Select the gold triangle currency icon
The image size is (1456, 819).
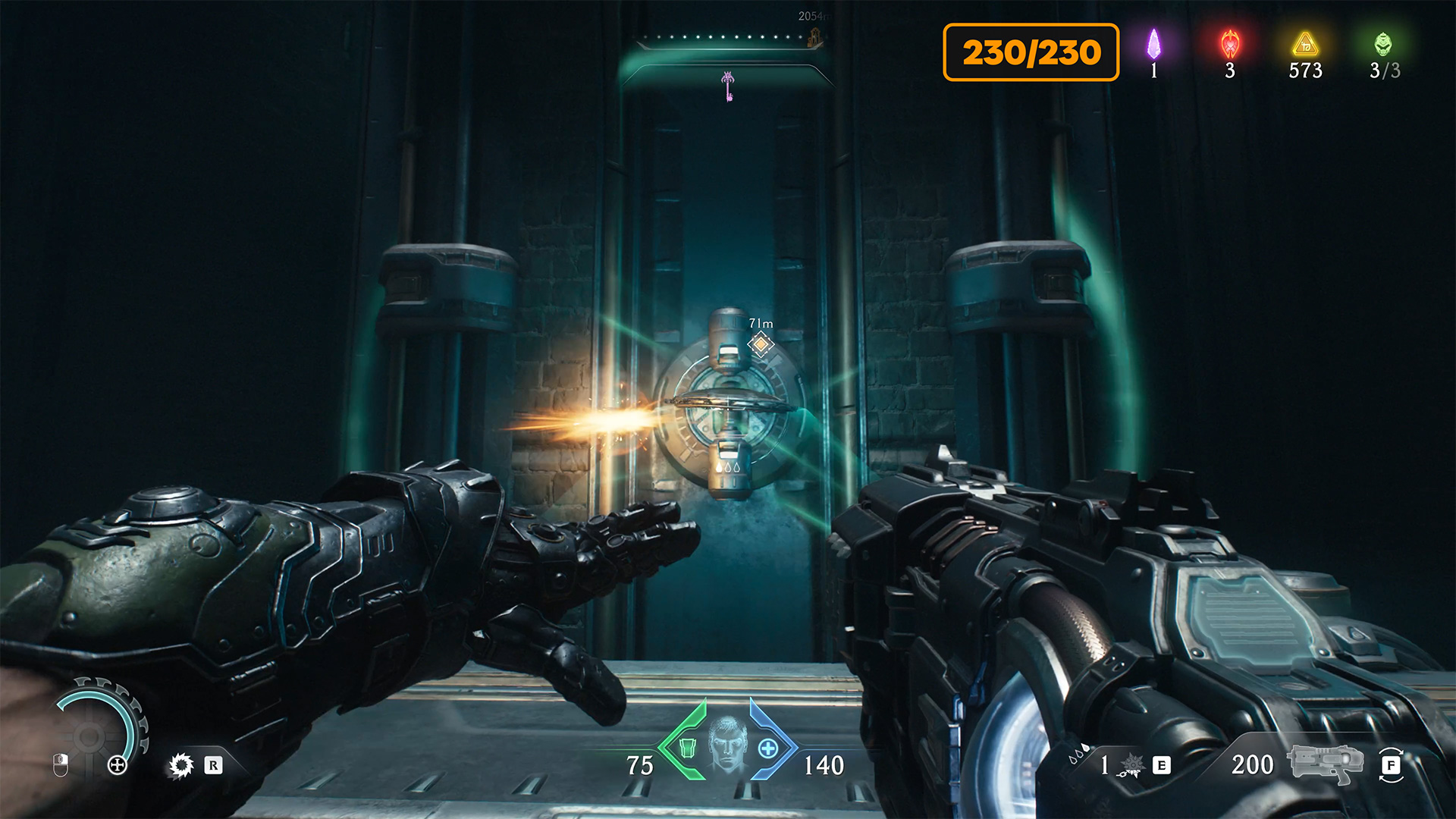pyautogui.click(x=1305, y=44)
